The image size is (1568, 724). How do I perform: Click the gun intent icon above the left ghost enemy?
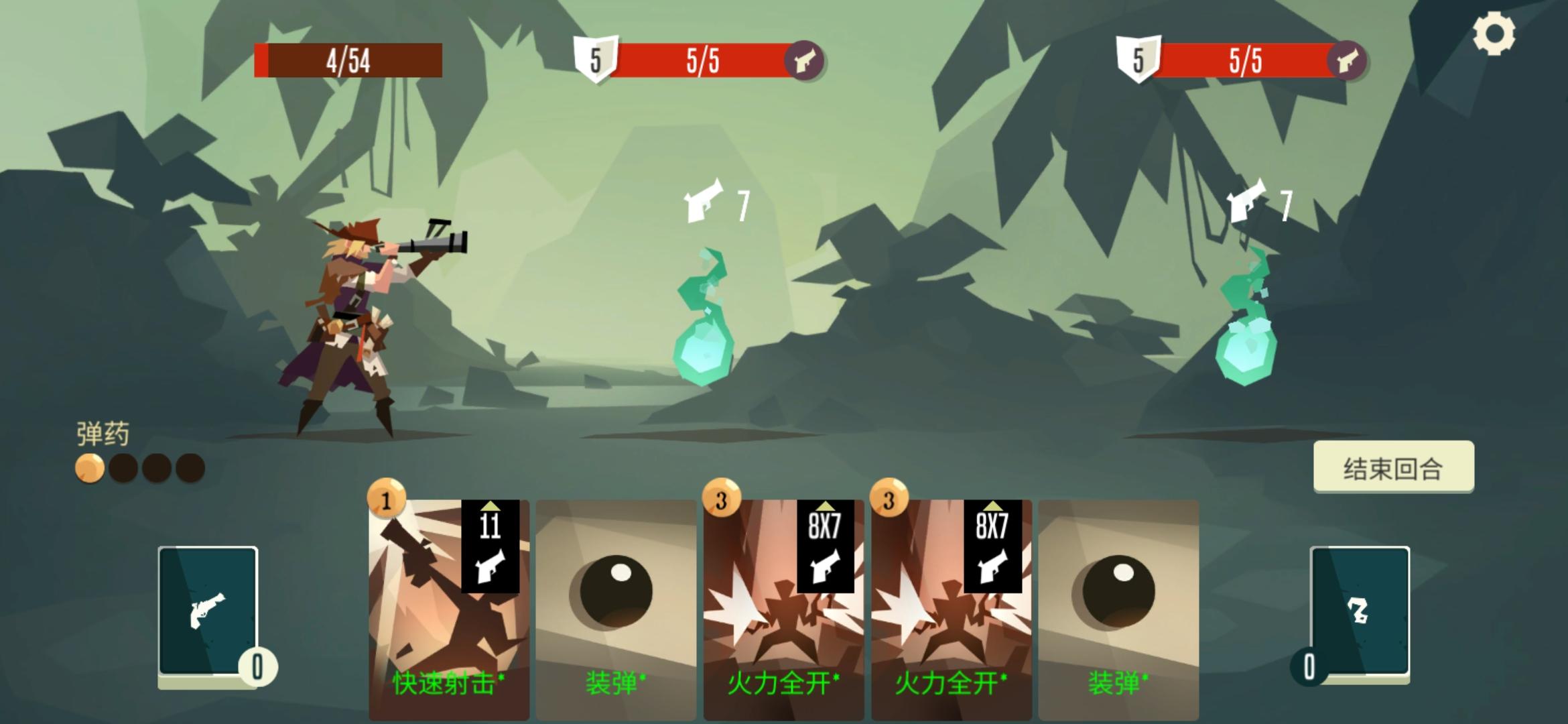[702, 200]
